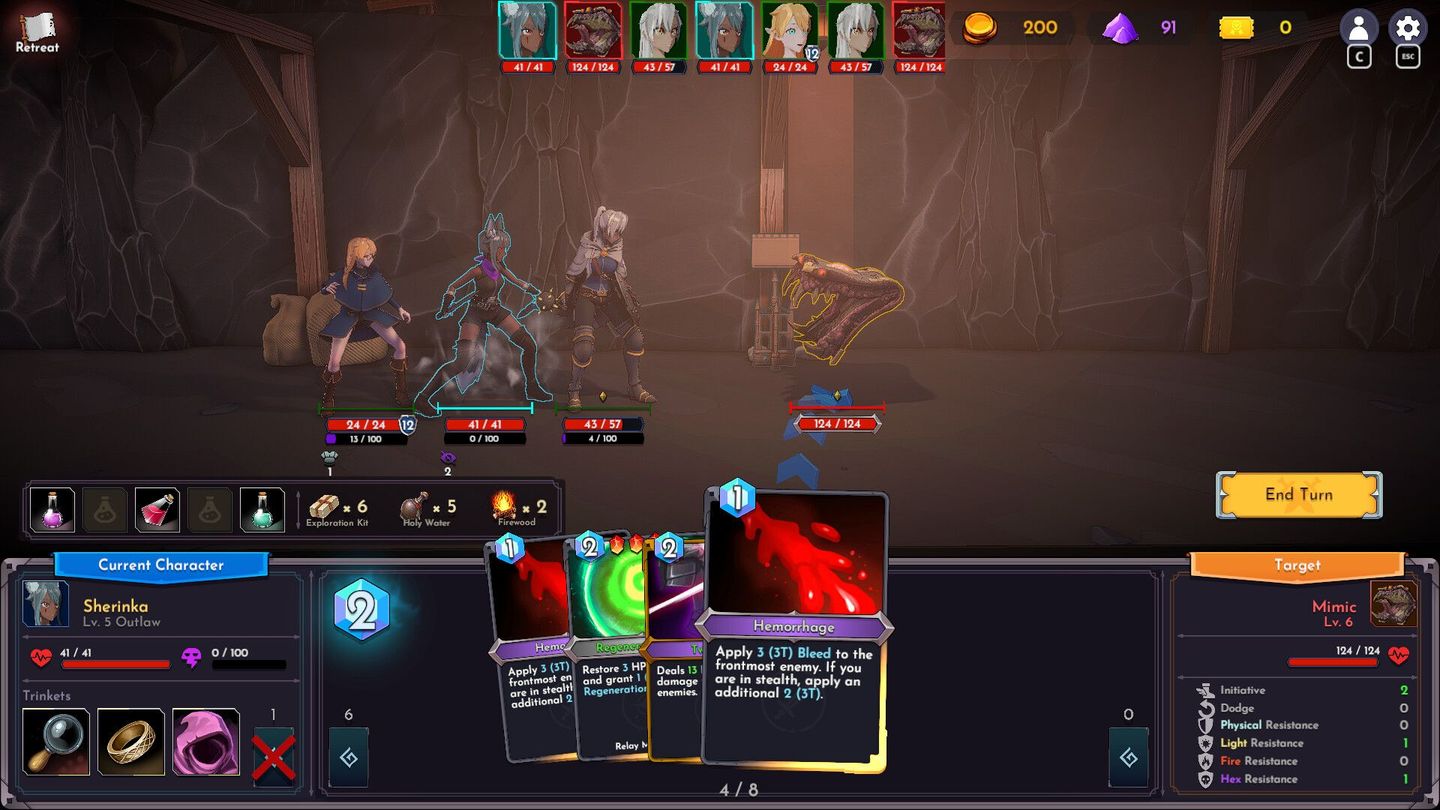Select the purple potion in the consumables bar
The height and width of the screenshot is (810, 1440).
pos(51,509)
